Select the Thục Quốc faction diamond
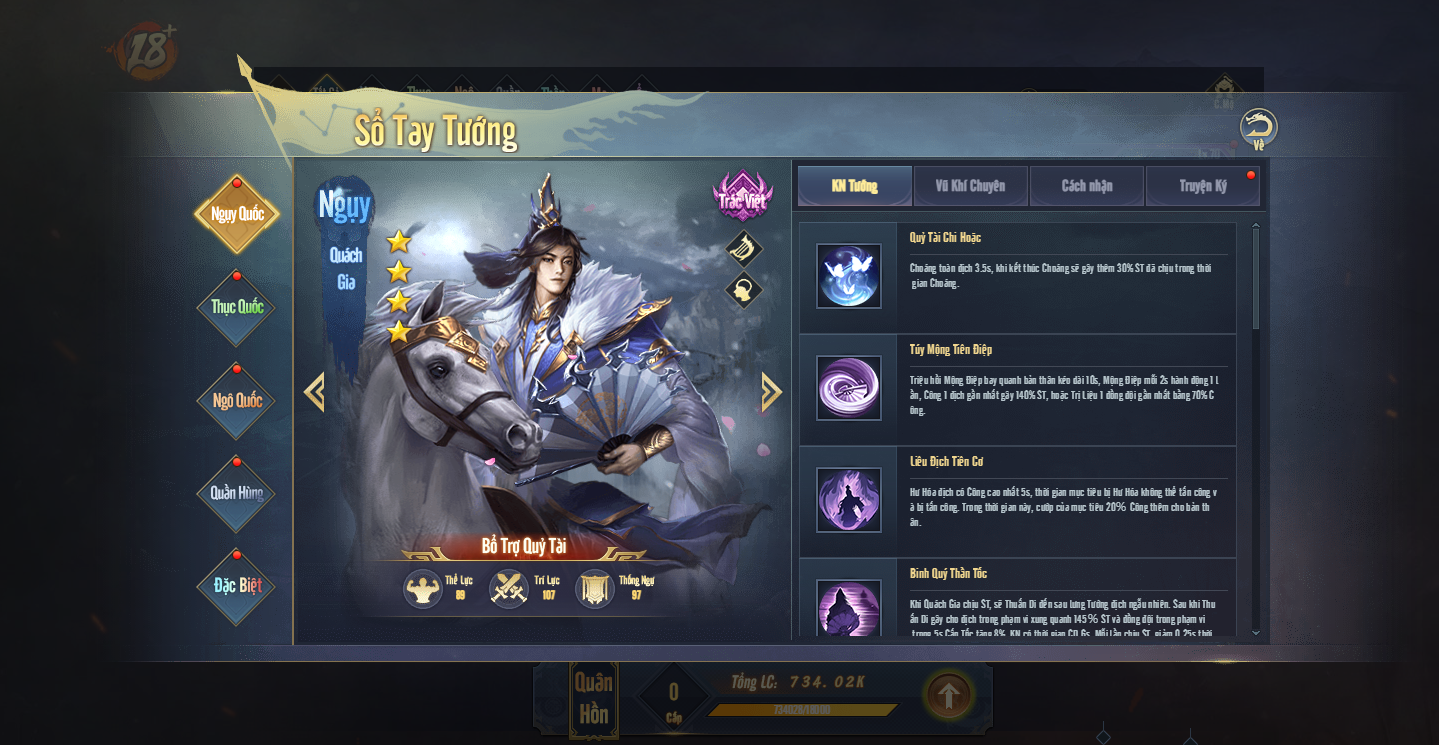The height and width of the screenshot is (745, 1439). (236, 308)
